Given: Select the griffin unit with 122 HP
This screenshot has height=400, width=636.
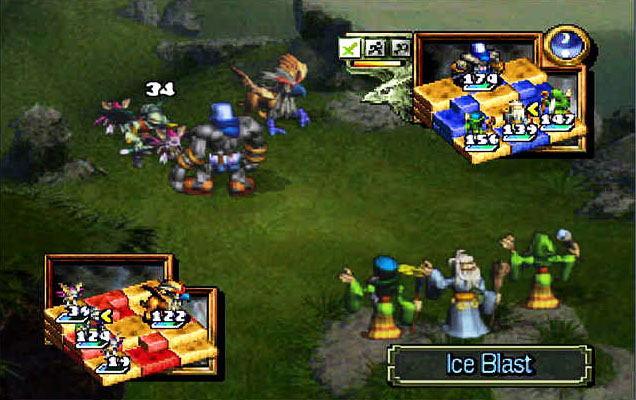Looking at the screenshot, I should pos(162,299).
